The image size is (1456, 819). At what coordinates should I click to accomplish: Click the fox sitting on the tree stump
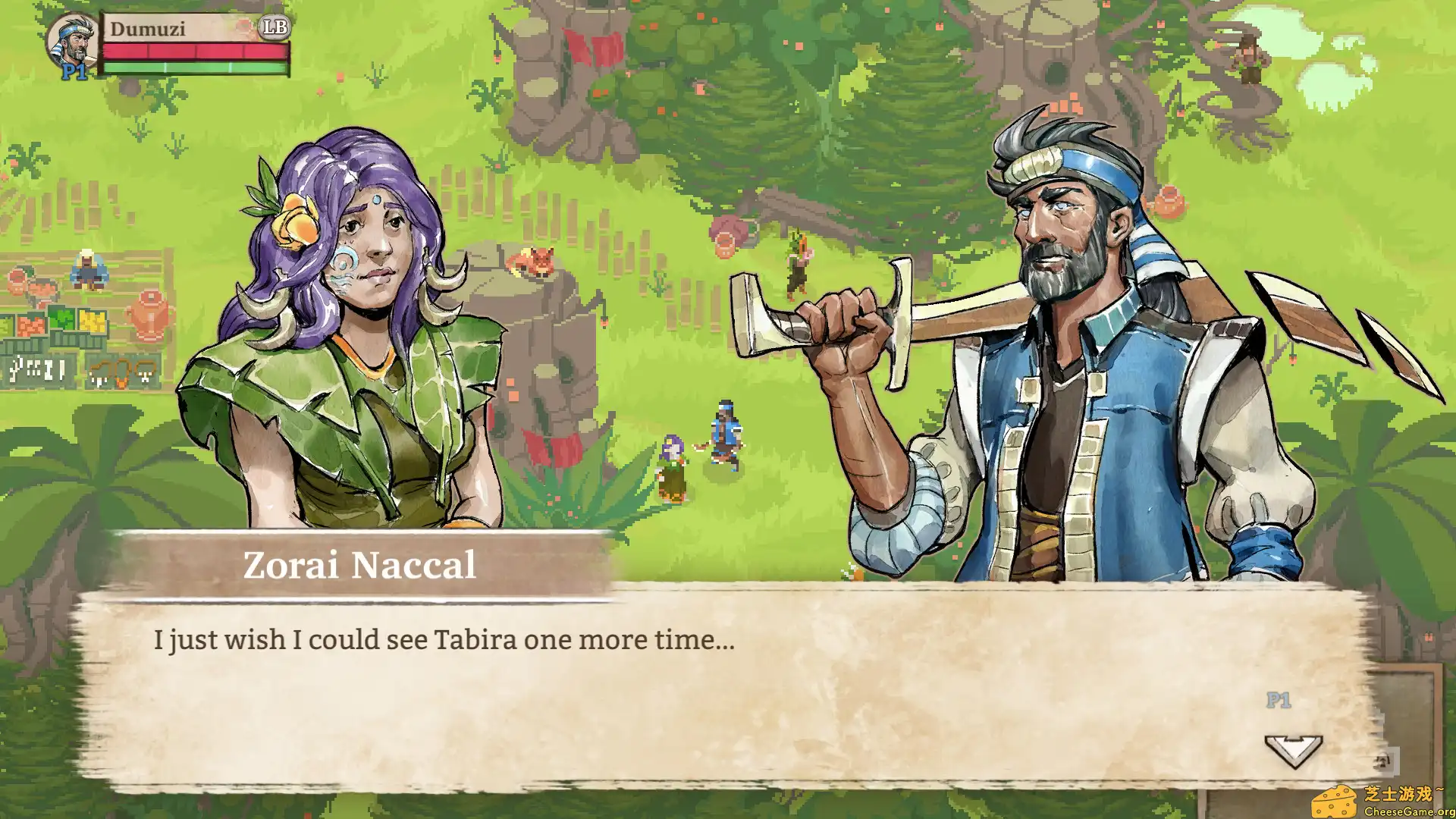(x=533, y=260)
